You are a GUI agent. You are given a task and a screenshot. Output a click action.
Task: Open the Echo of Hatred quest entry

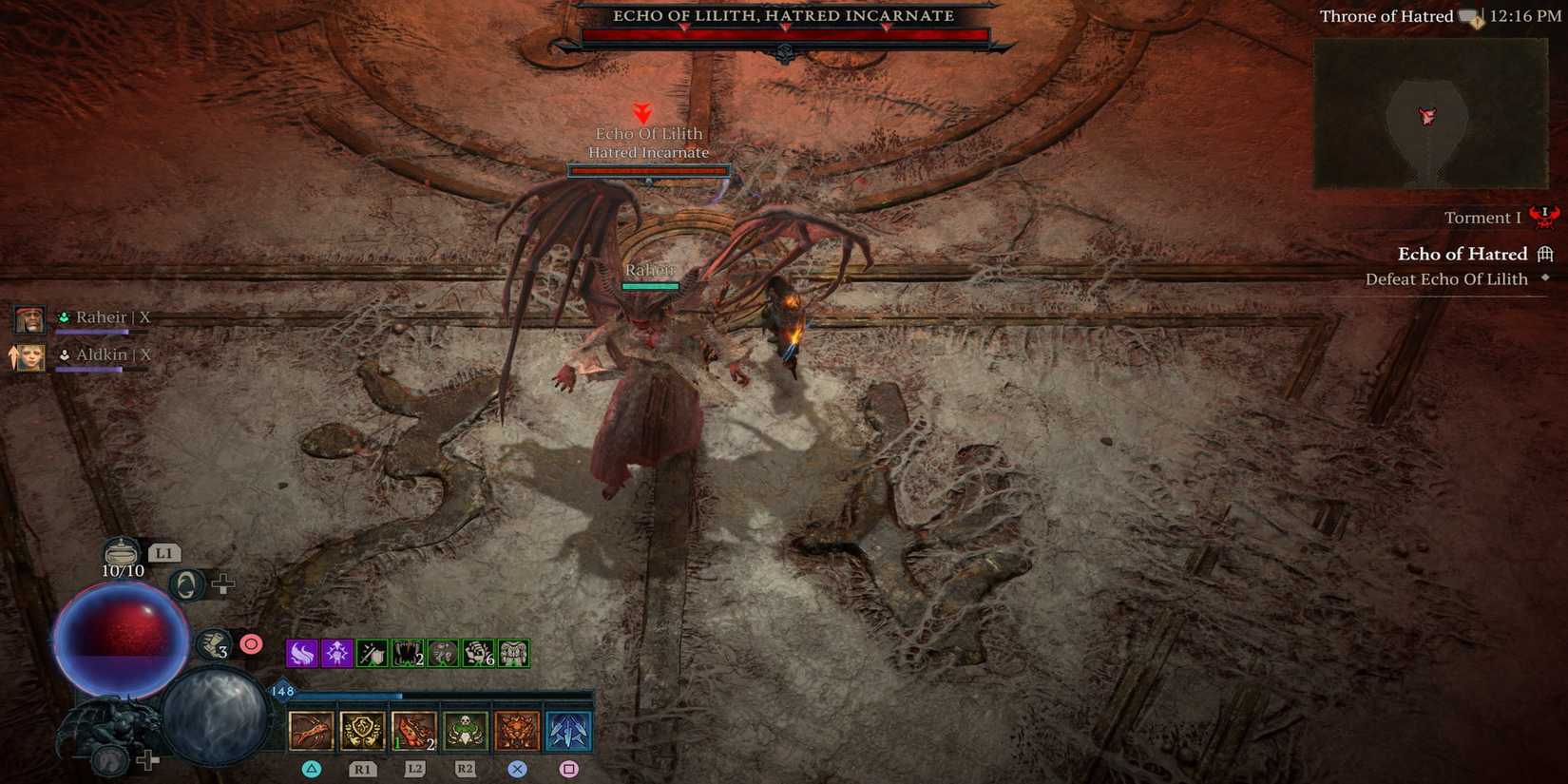[1463, 254]
